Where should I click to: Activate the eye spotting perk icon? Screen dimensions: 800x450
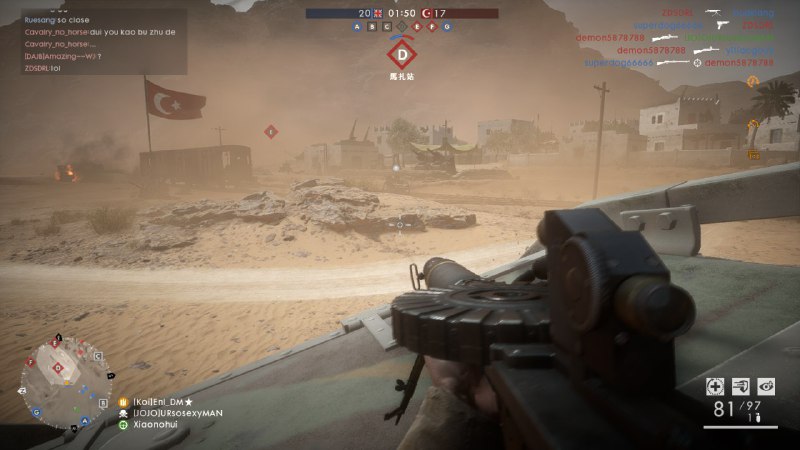766,386
